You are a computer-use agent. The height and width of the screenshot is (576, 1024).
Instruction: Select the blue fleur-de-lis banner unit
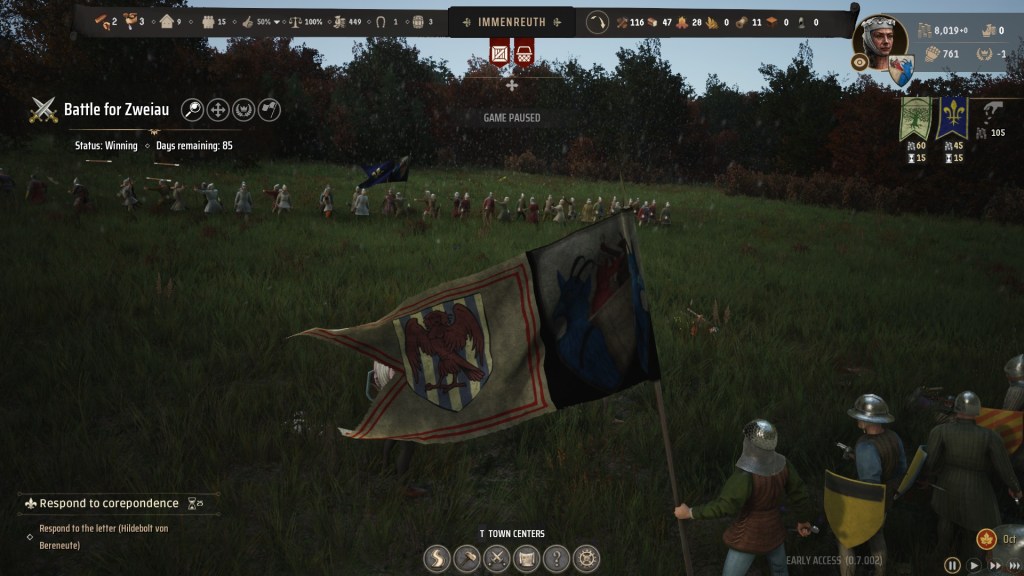point(952,119)
